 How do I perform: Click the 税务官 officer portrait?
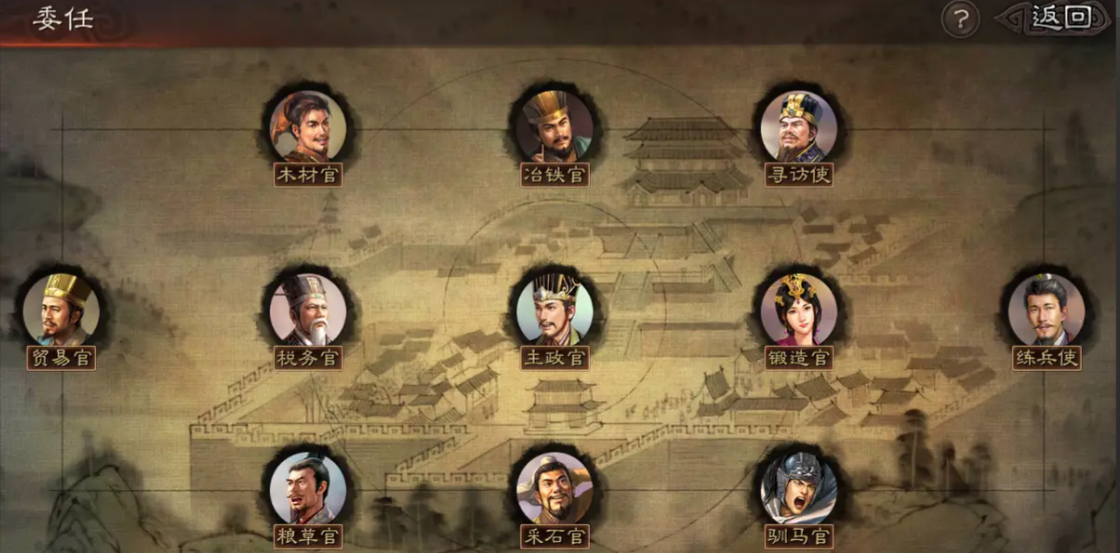pyautogui.click(x=307, y=308)
